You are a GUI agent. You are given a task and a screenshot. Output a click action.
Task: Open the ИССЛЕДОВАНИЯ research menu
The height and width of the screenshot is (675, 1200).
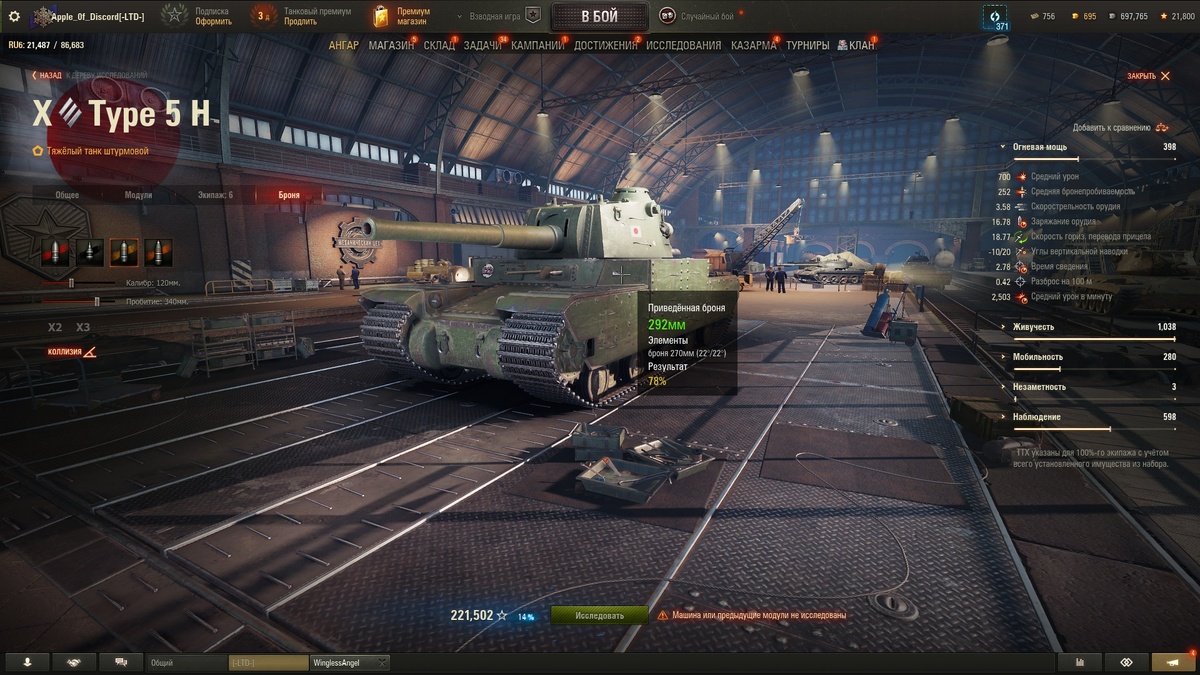683,45
